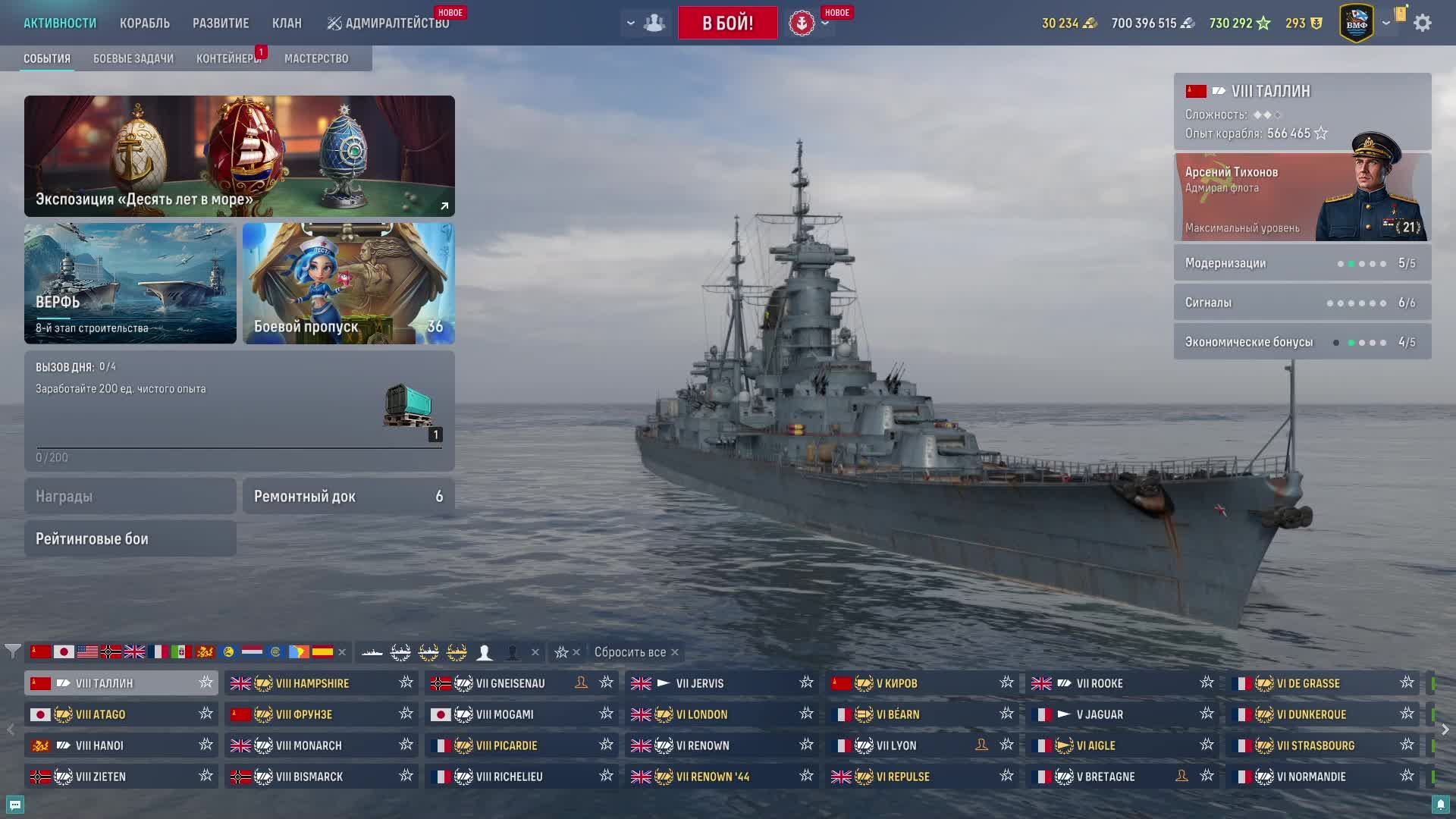
Task: Open the Развитие menu
Action: tap(221, 24)
